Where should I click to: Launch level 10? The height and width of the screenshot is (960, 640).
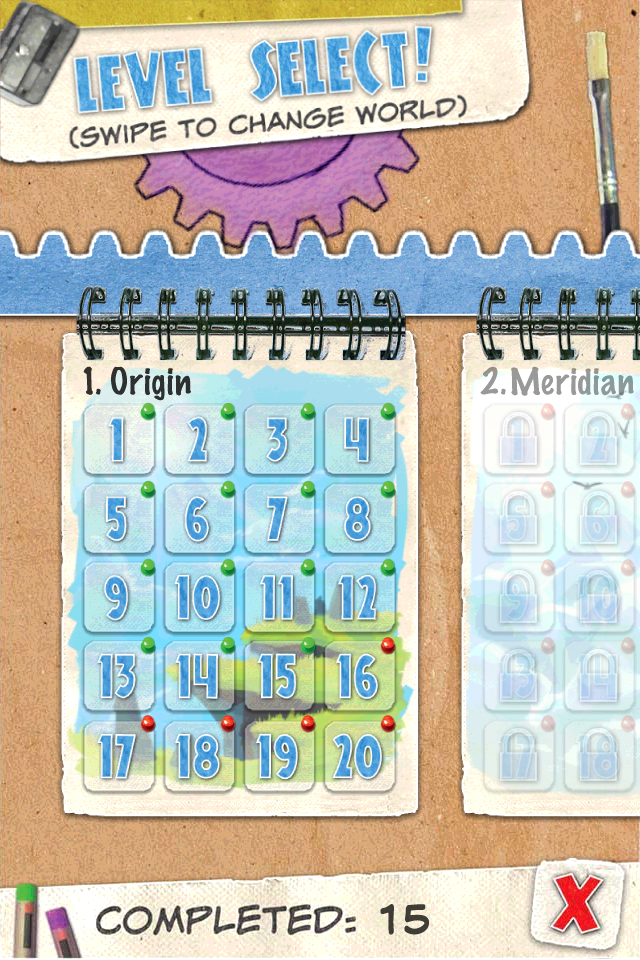click(198, 598)
